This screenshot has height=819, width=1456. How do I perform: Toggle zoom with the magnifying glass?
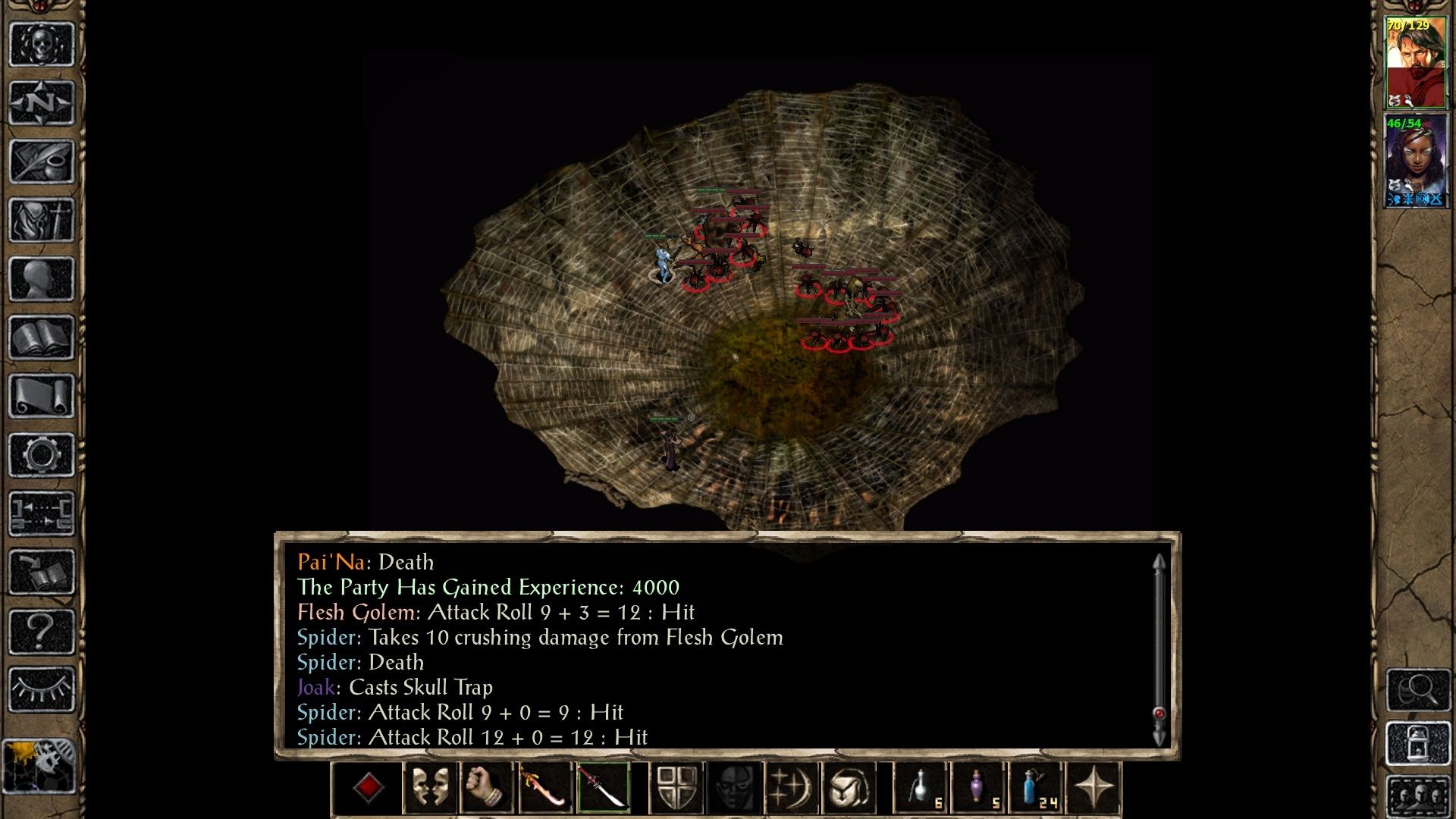coord(1418,690)
